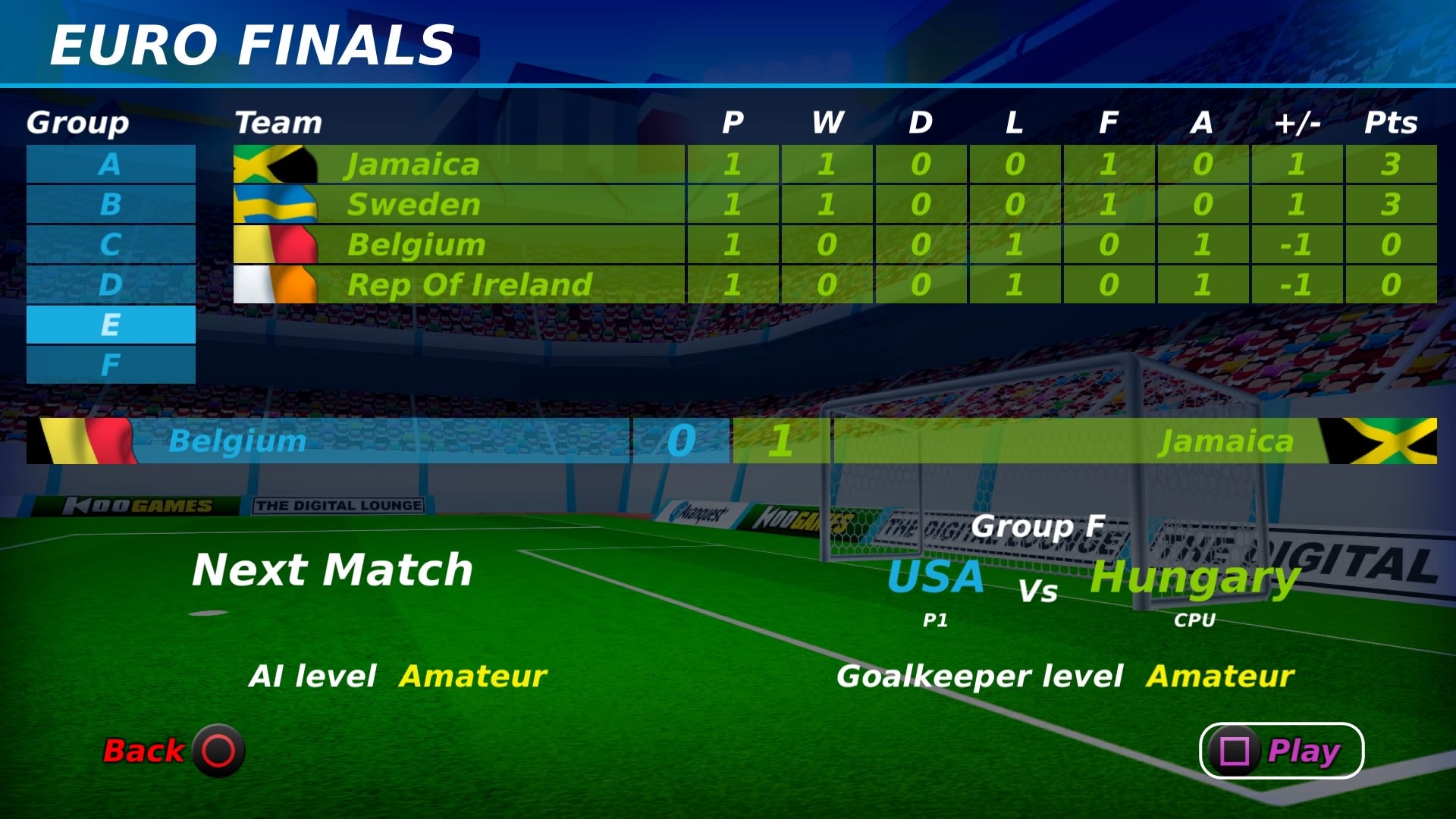This screenshot has height=819, width=1456.
Task: View Group F standings
Action: pos(111,365)
